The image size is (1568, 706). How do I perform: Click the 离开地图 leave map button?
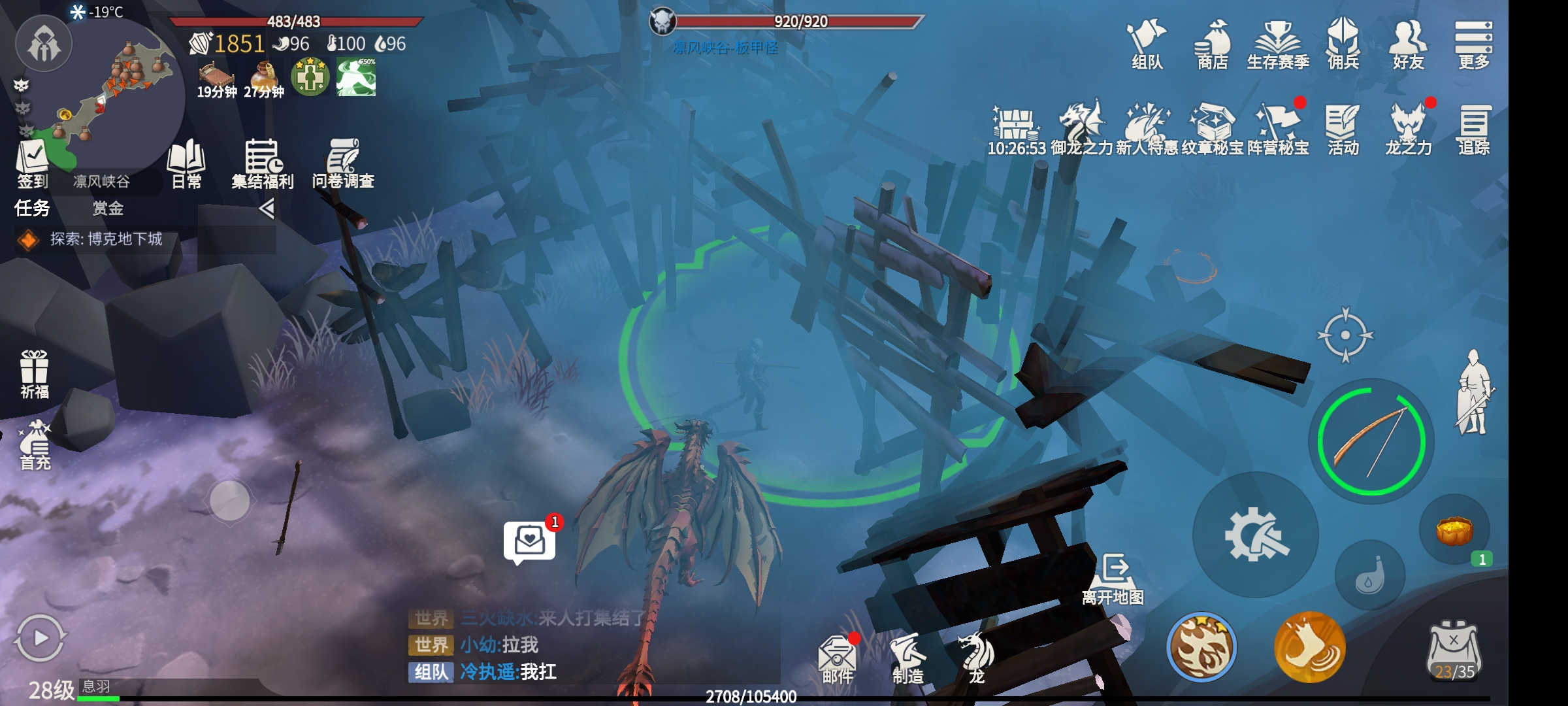[x=1113, y=579]
